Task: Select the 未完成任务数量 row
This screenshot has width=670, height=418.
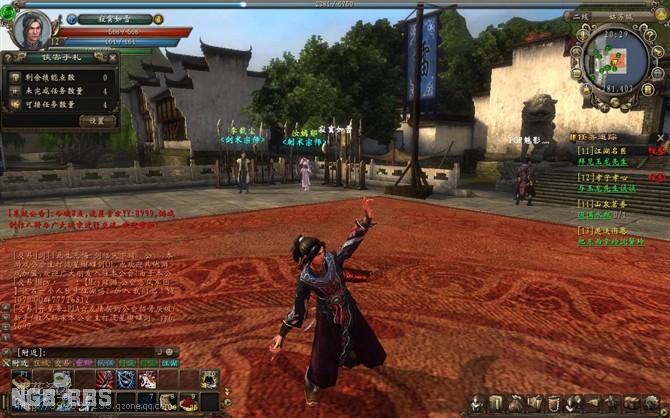Action: [x=61, y=90]
